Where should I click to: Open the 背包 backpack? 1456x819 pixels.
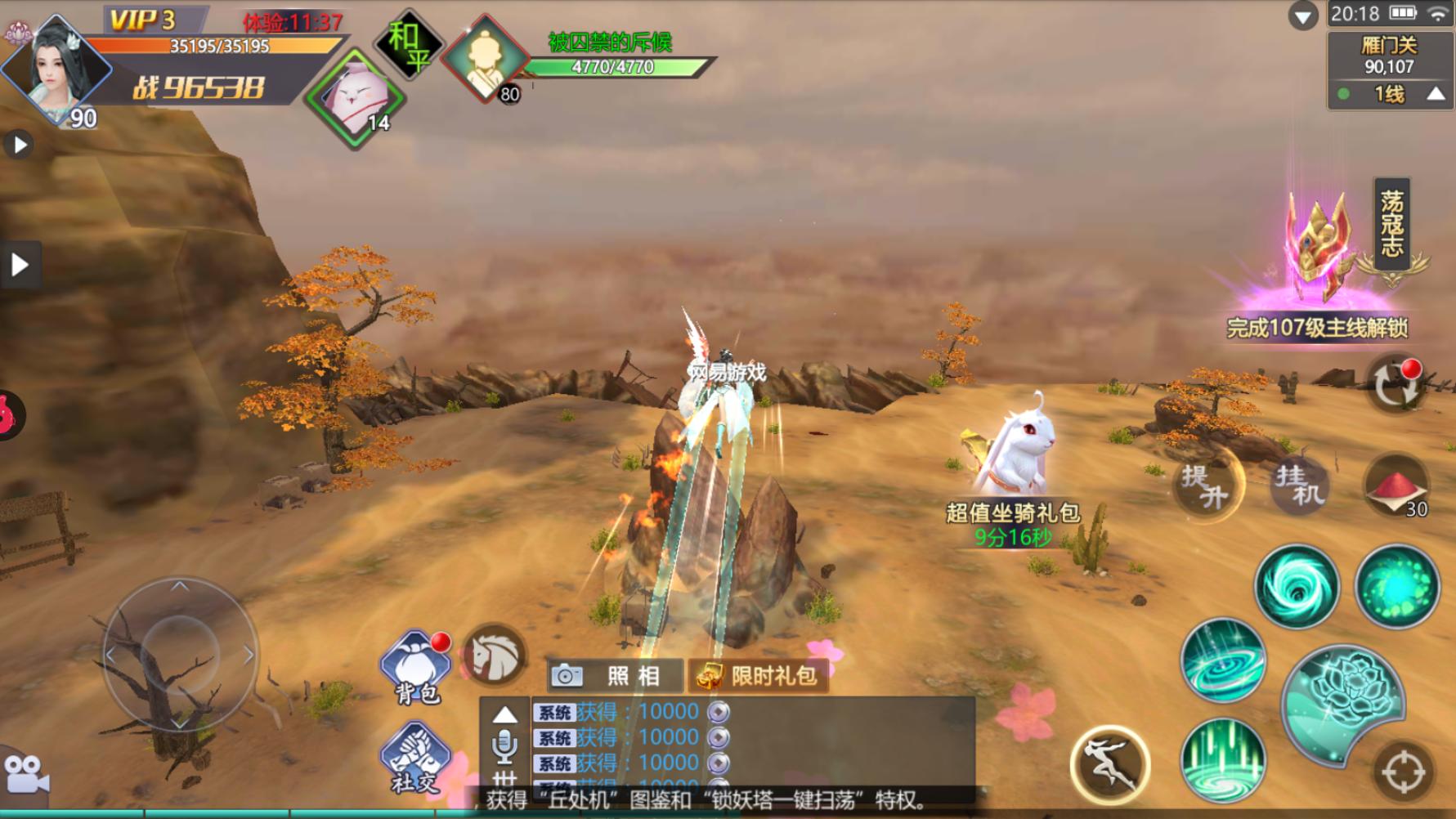416,667
